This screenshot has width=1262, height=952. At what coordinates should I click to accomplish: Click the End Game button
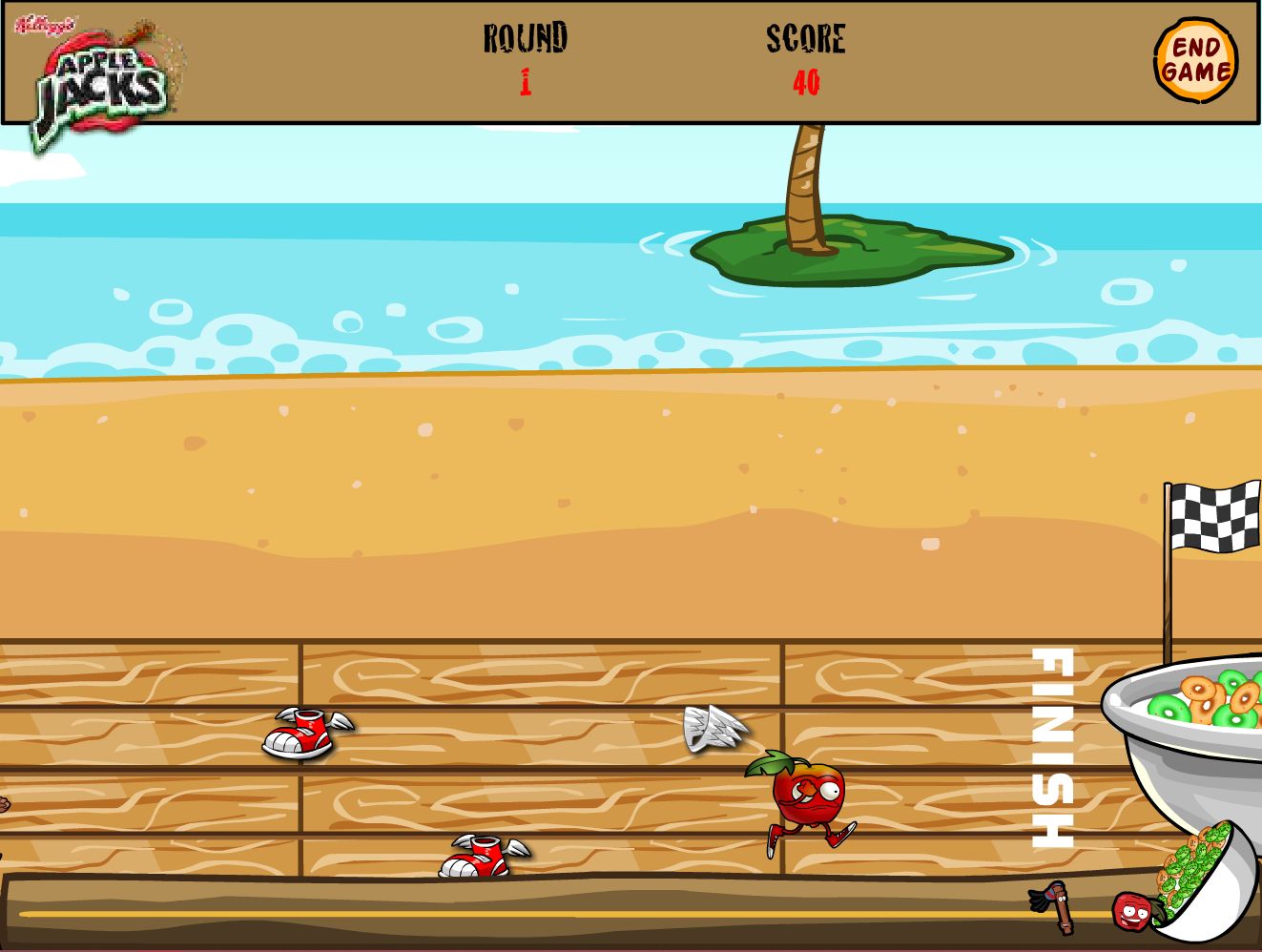click(x=1195, y=60)
